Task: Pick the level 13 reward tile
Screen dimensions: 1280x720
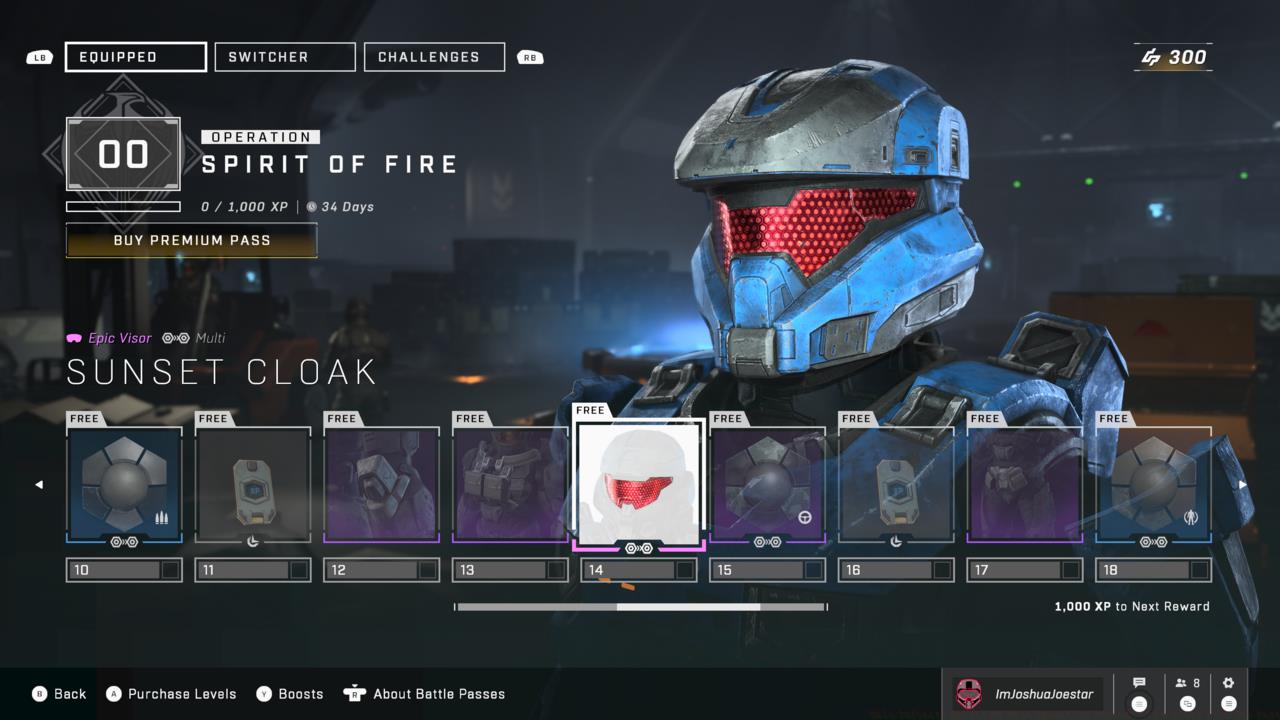Action: 510,486
